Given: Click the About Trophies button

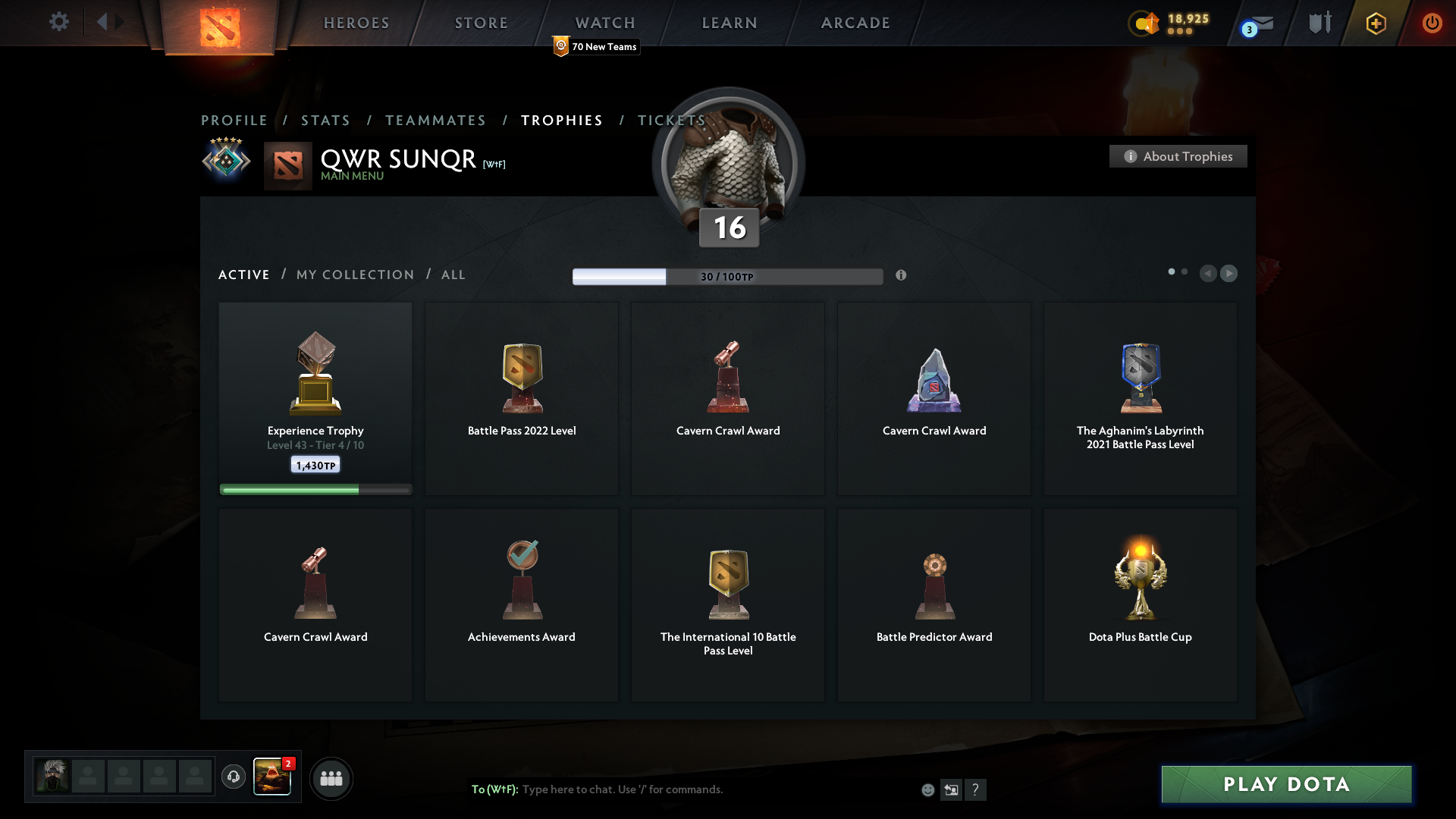Looking at the screenshot, I should [x=1177, y=156].
